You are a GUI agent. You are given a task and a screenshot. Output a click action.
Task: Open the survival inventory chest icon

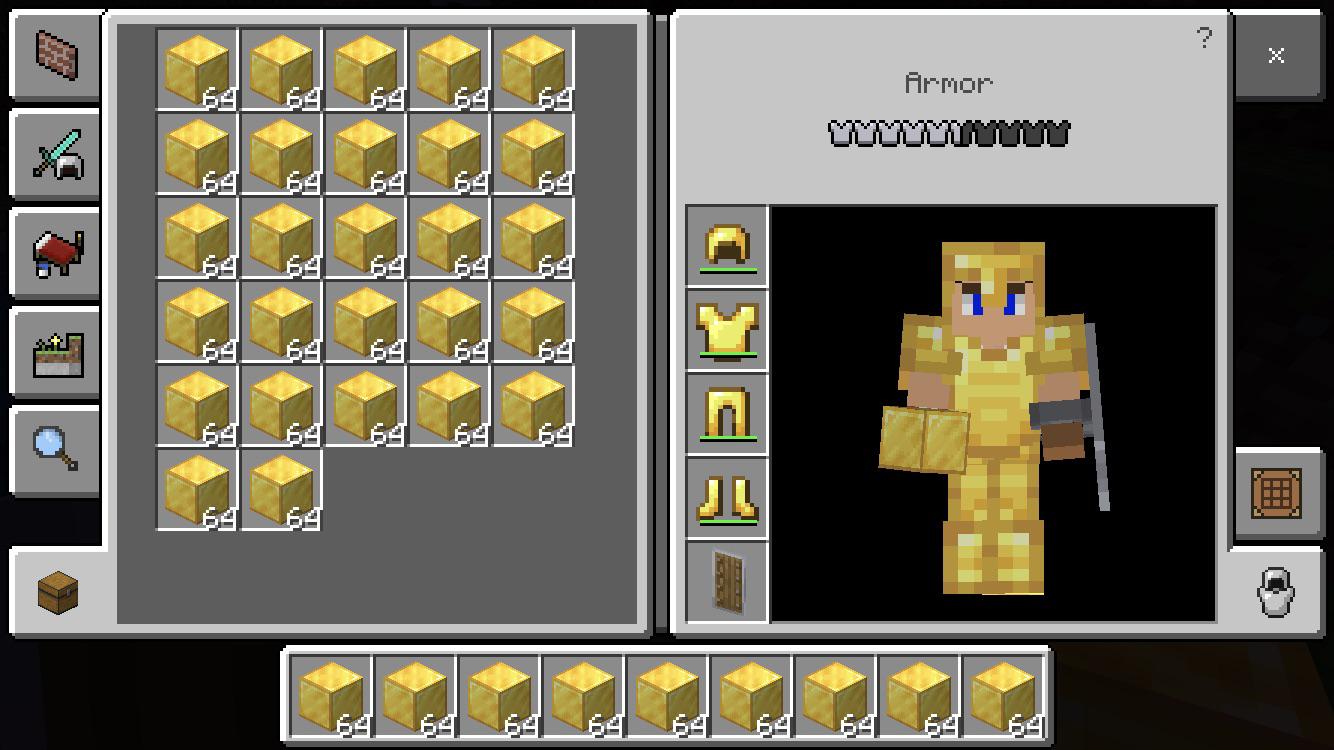click(x=55, y=590)
